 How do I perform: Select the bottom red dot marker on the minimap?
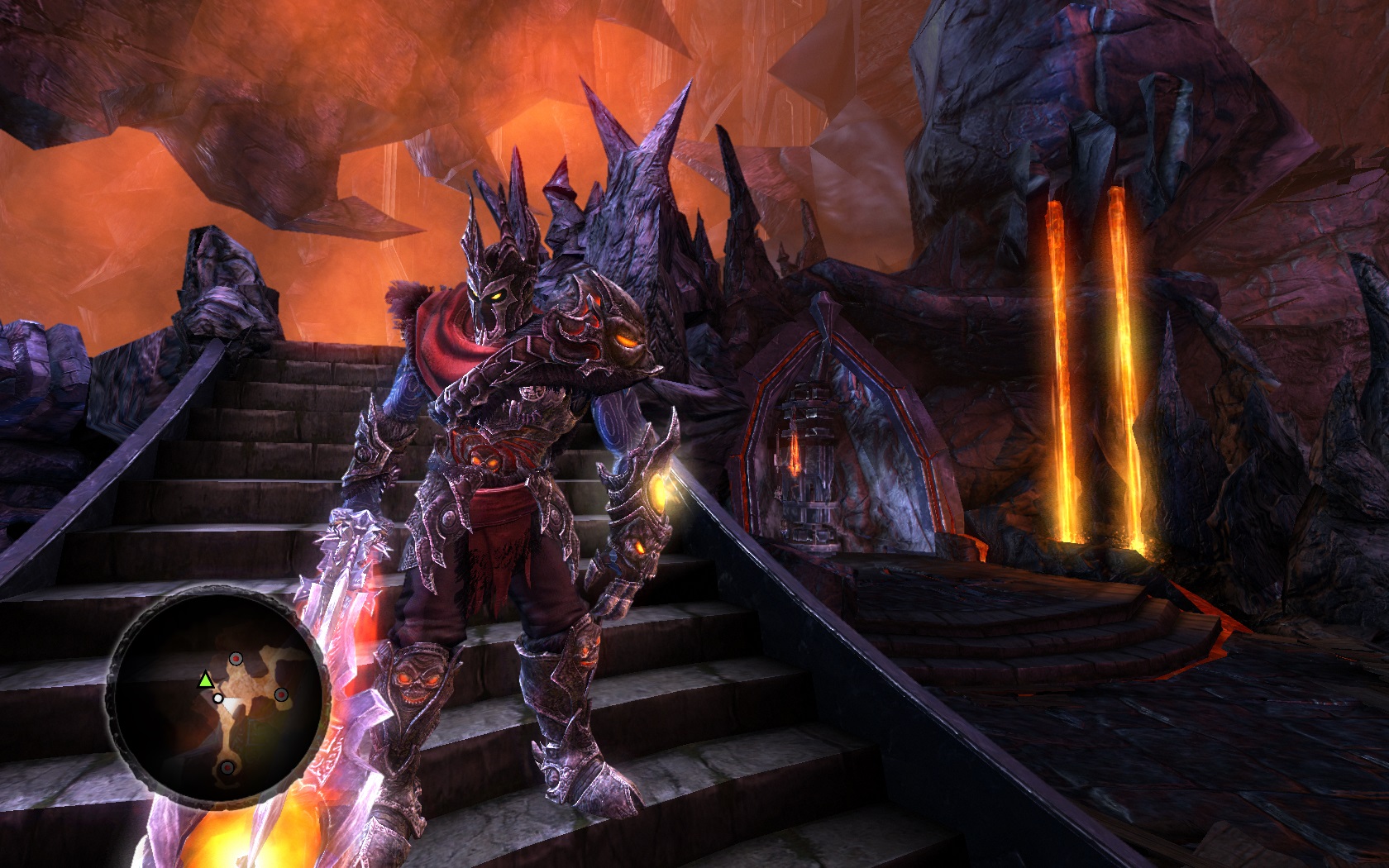[227, 769]
